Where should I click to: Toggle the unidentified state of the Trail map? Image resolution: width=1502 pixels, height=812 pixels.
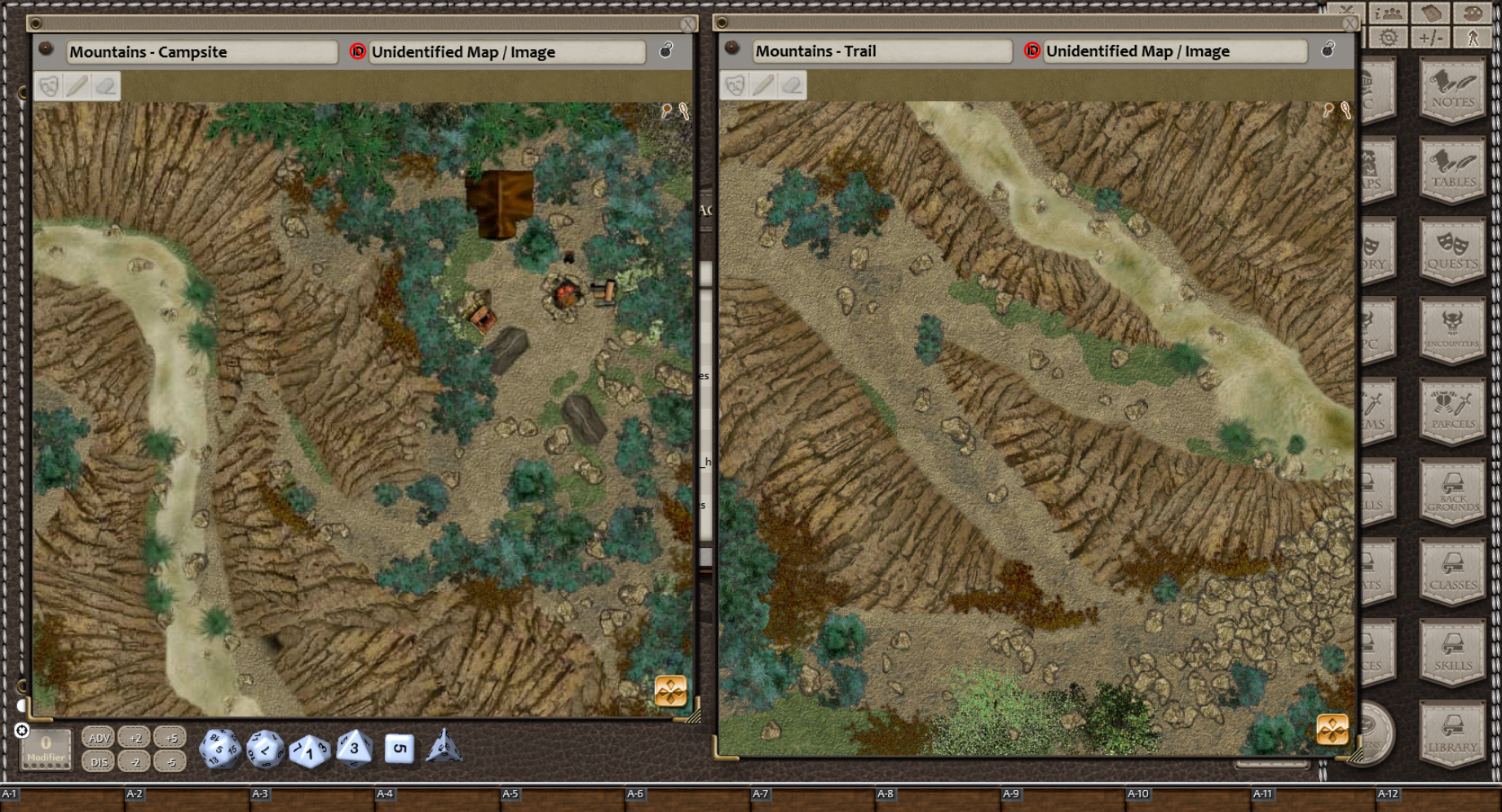[1032, 51]
